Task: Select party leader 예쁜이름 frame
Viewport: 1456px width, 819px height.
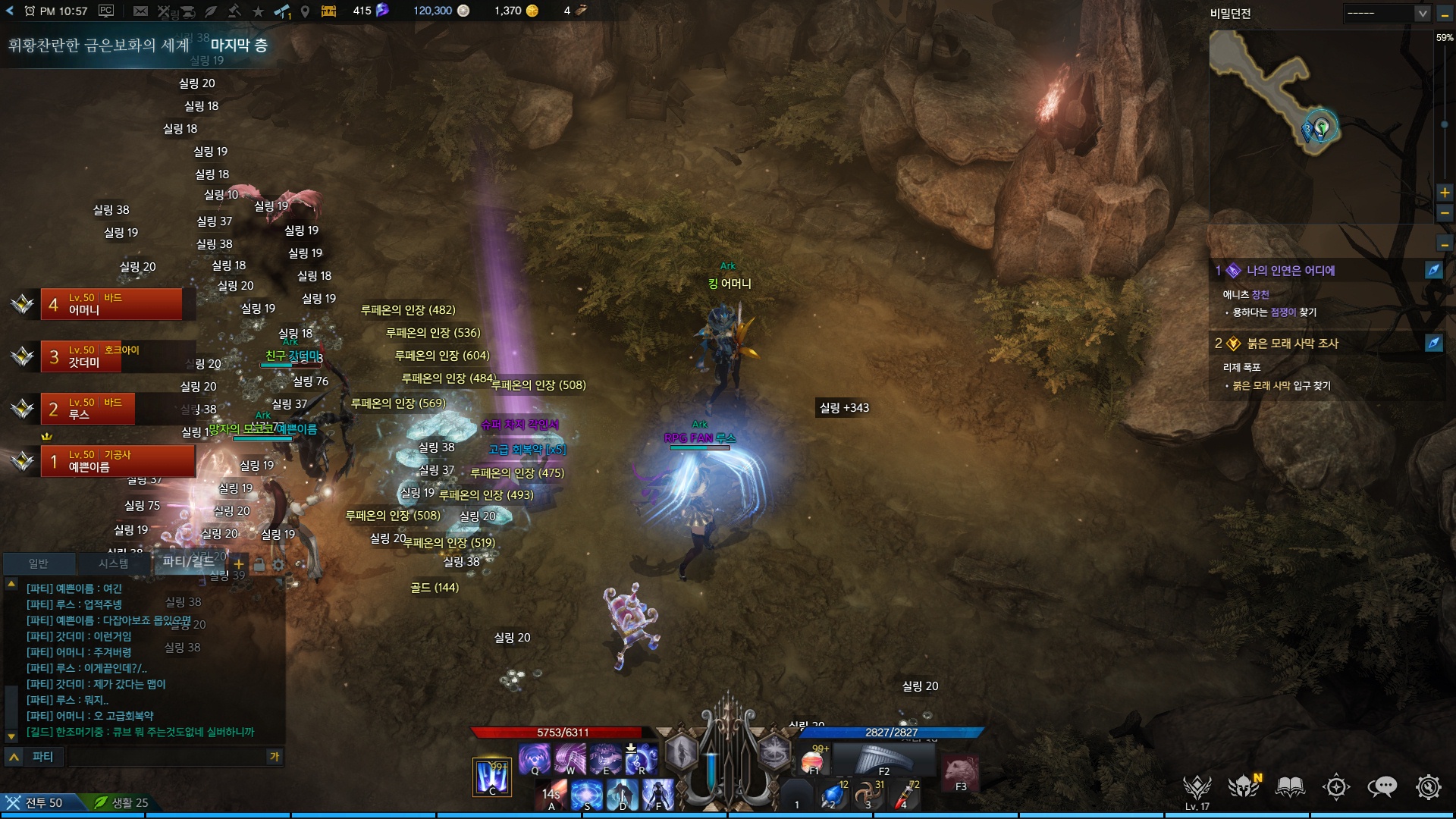Action: [118, 461]
